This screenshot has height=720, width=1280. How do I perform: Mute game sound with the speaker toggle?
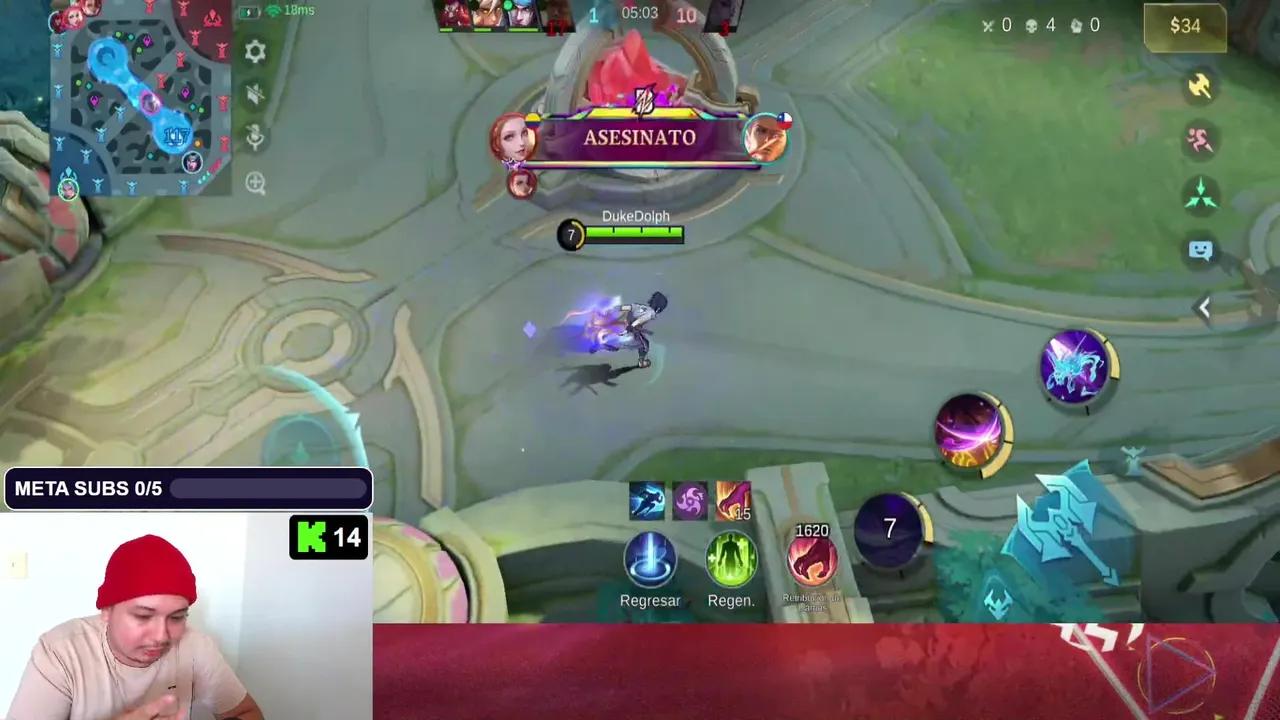click(x=256, y=96)
